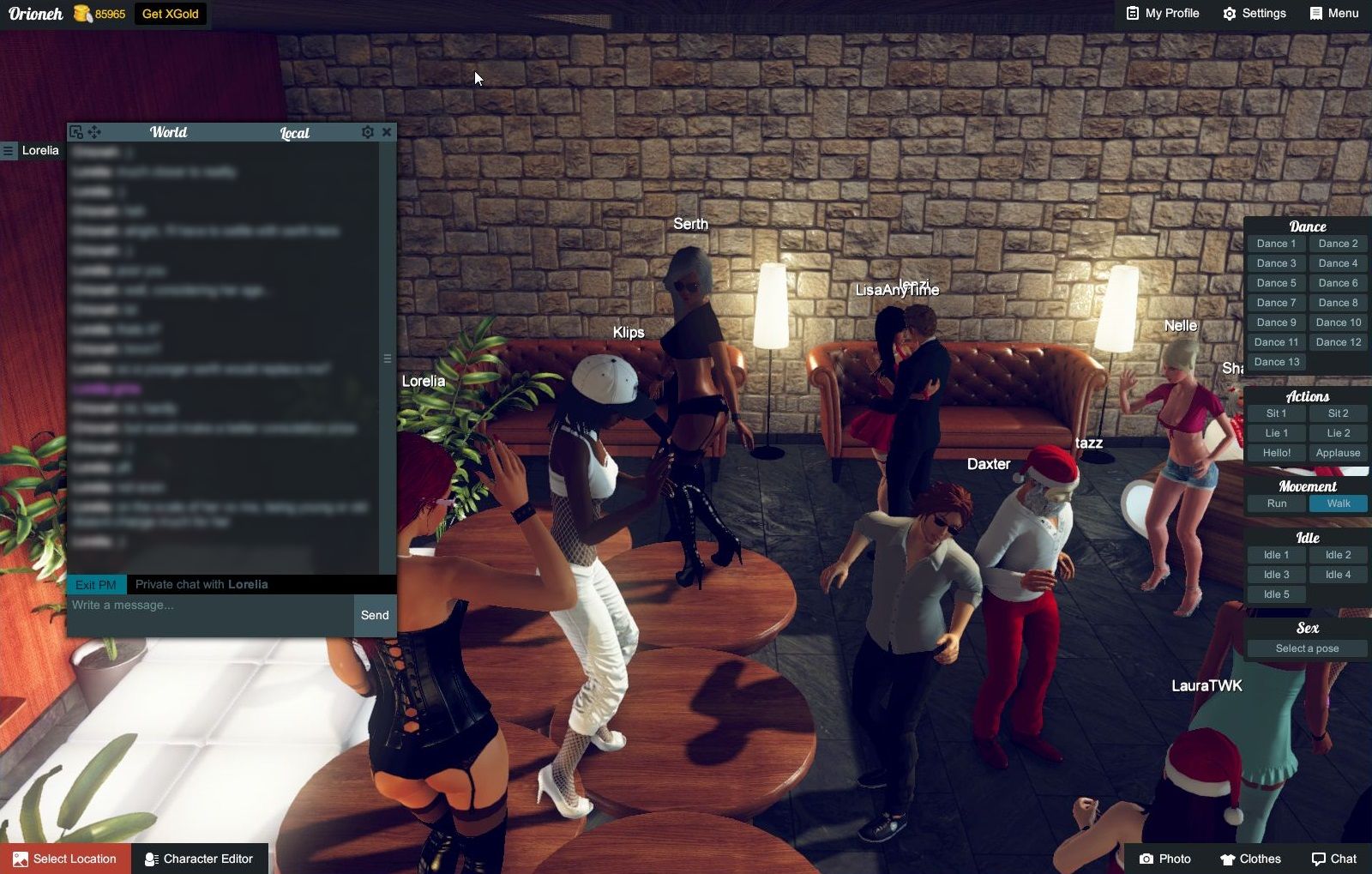Image resolution: width=1372 pixels, height=874 pixels.
Task: Open the Select a pose dropdown
Action: 1307,648
